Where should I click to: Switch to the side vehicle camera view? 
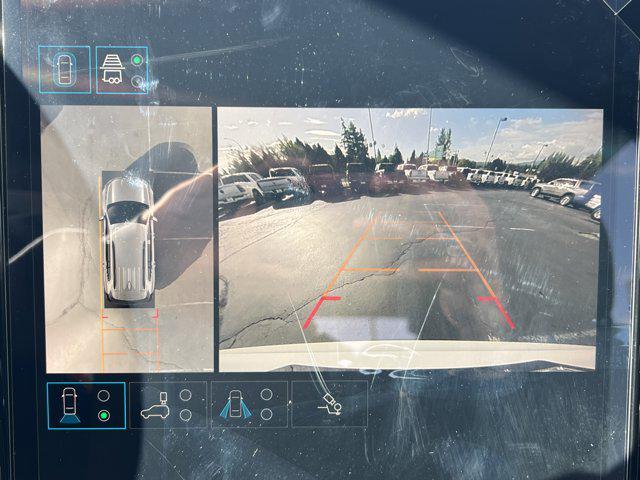point(167,405)
